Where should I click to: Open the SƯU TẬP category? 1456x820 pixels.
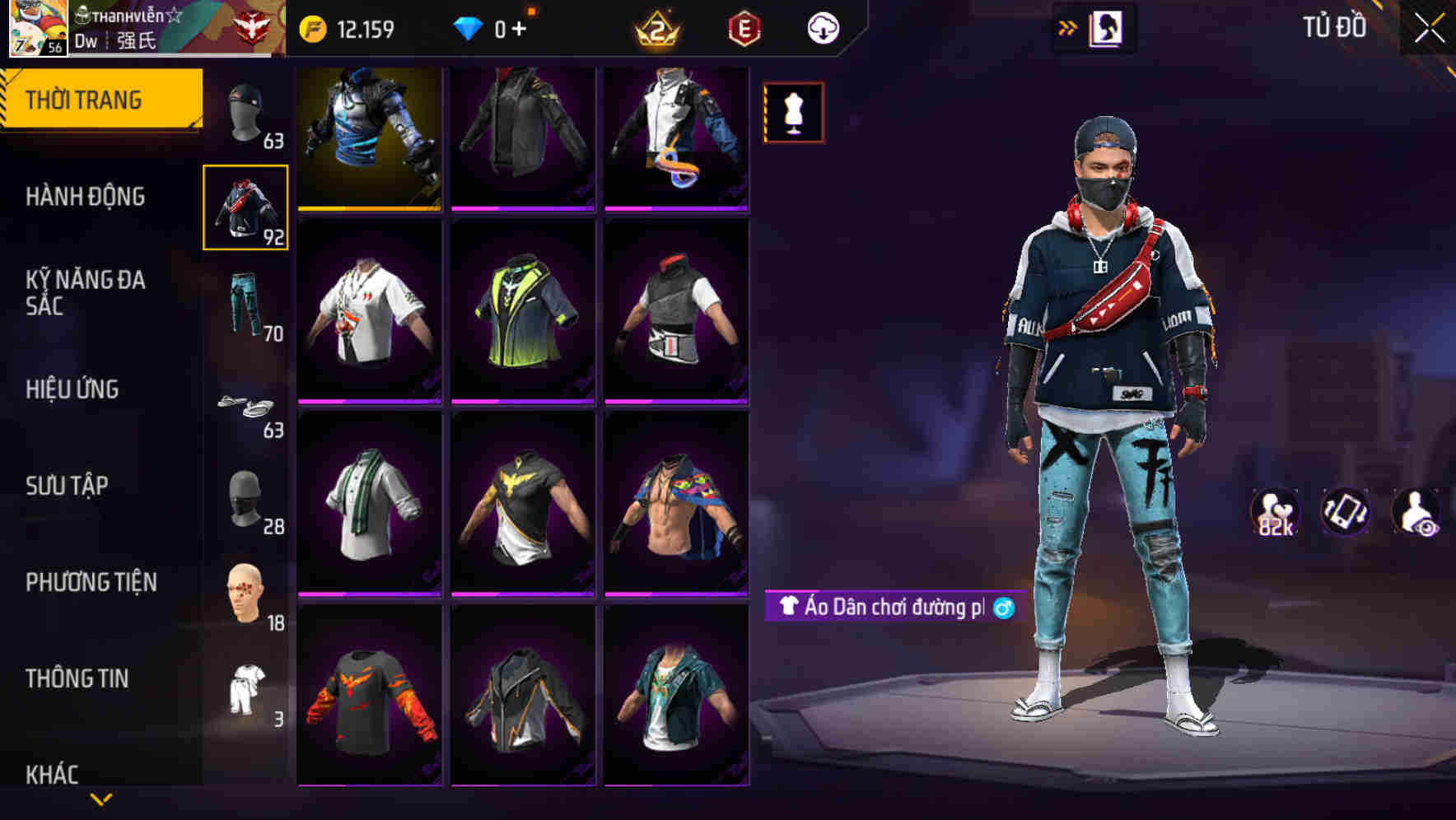(x=70, y=486)
